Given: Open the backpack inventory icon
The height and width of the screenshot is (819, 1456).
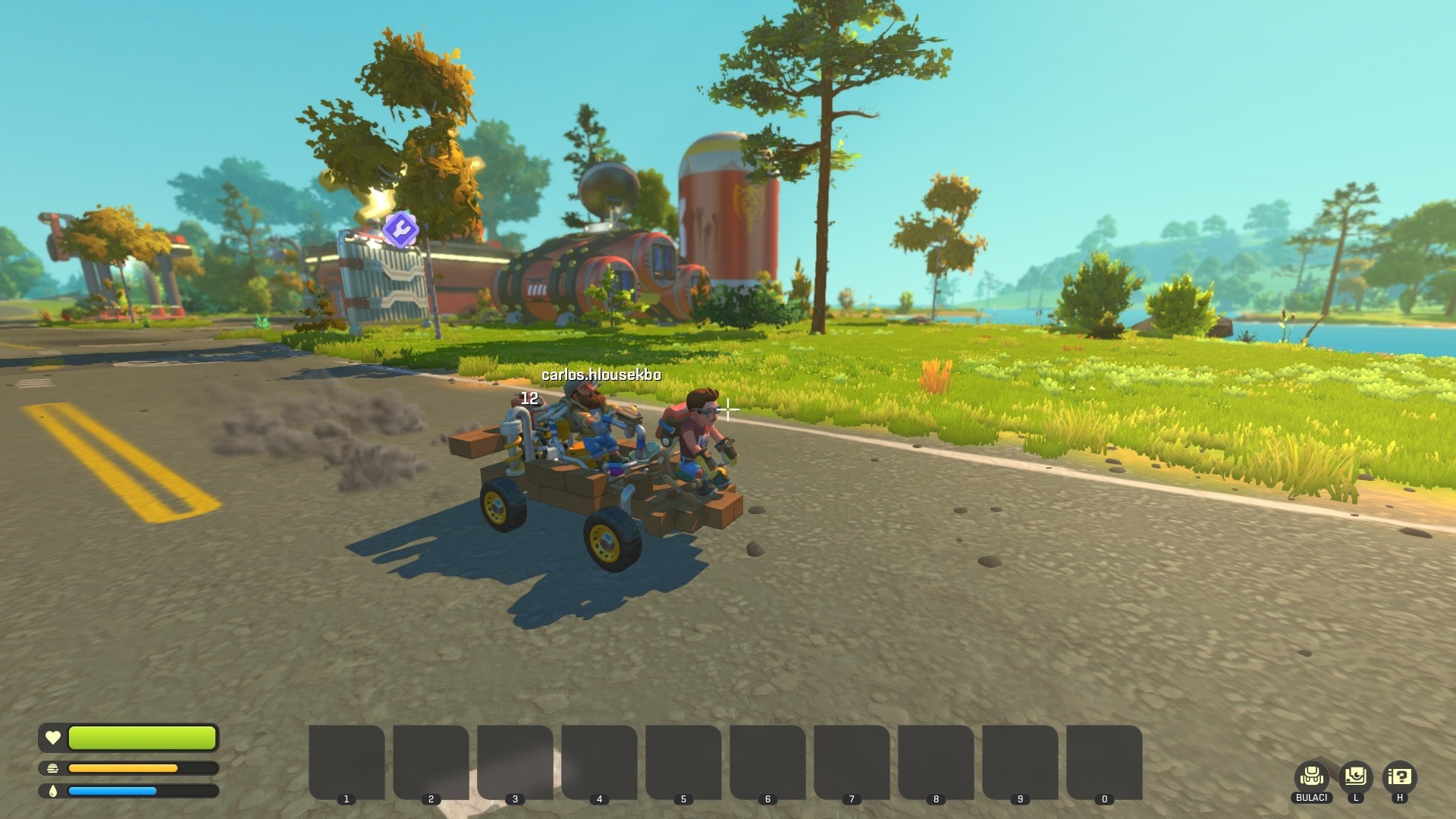Looking at the screenshot, I should [1311, 777].
